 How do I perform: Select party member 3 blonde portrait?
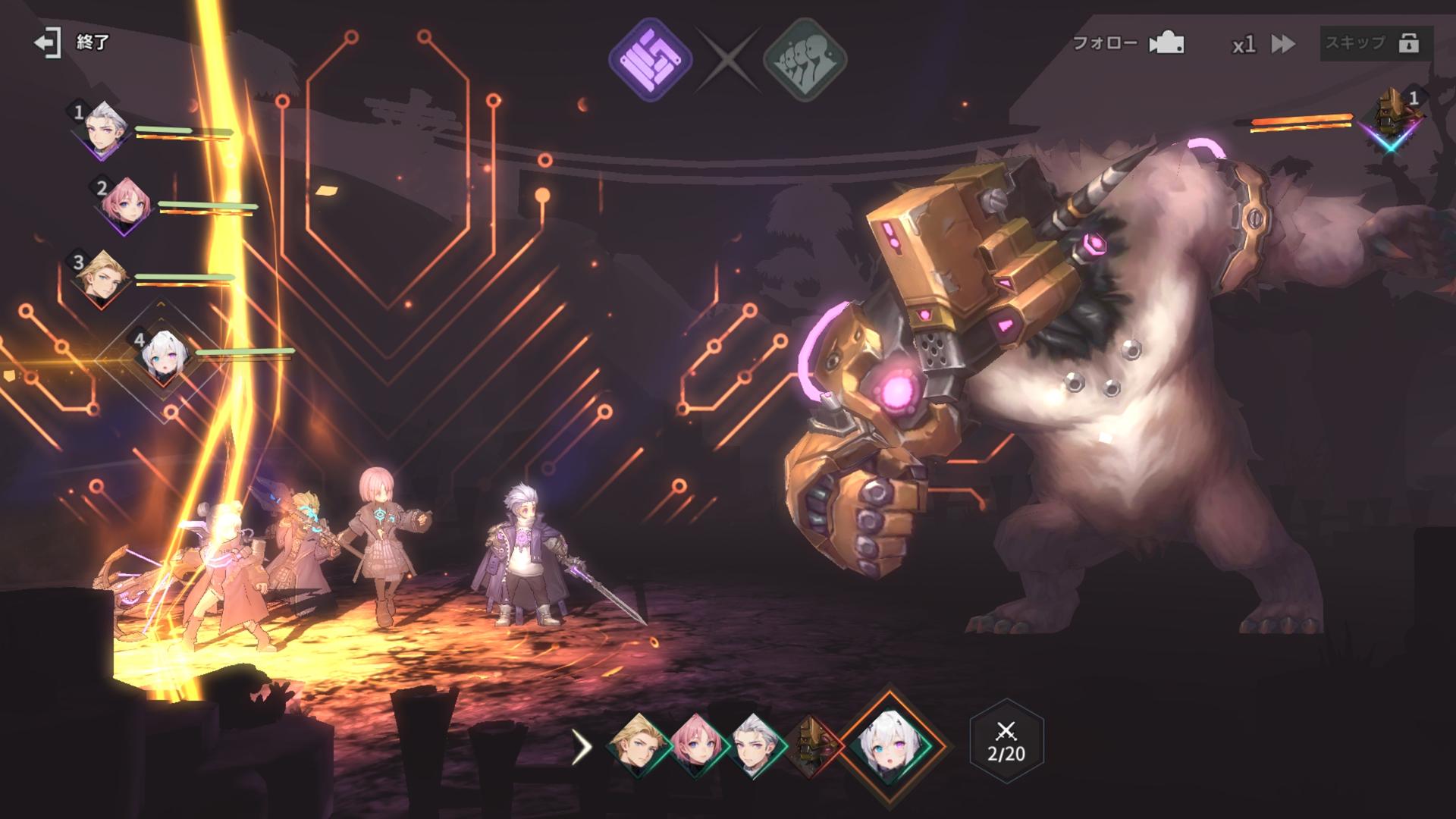click(x=101, y=278)
